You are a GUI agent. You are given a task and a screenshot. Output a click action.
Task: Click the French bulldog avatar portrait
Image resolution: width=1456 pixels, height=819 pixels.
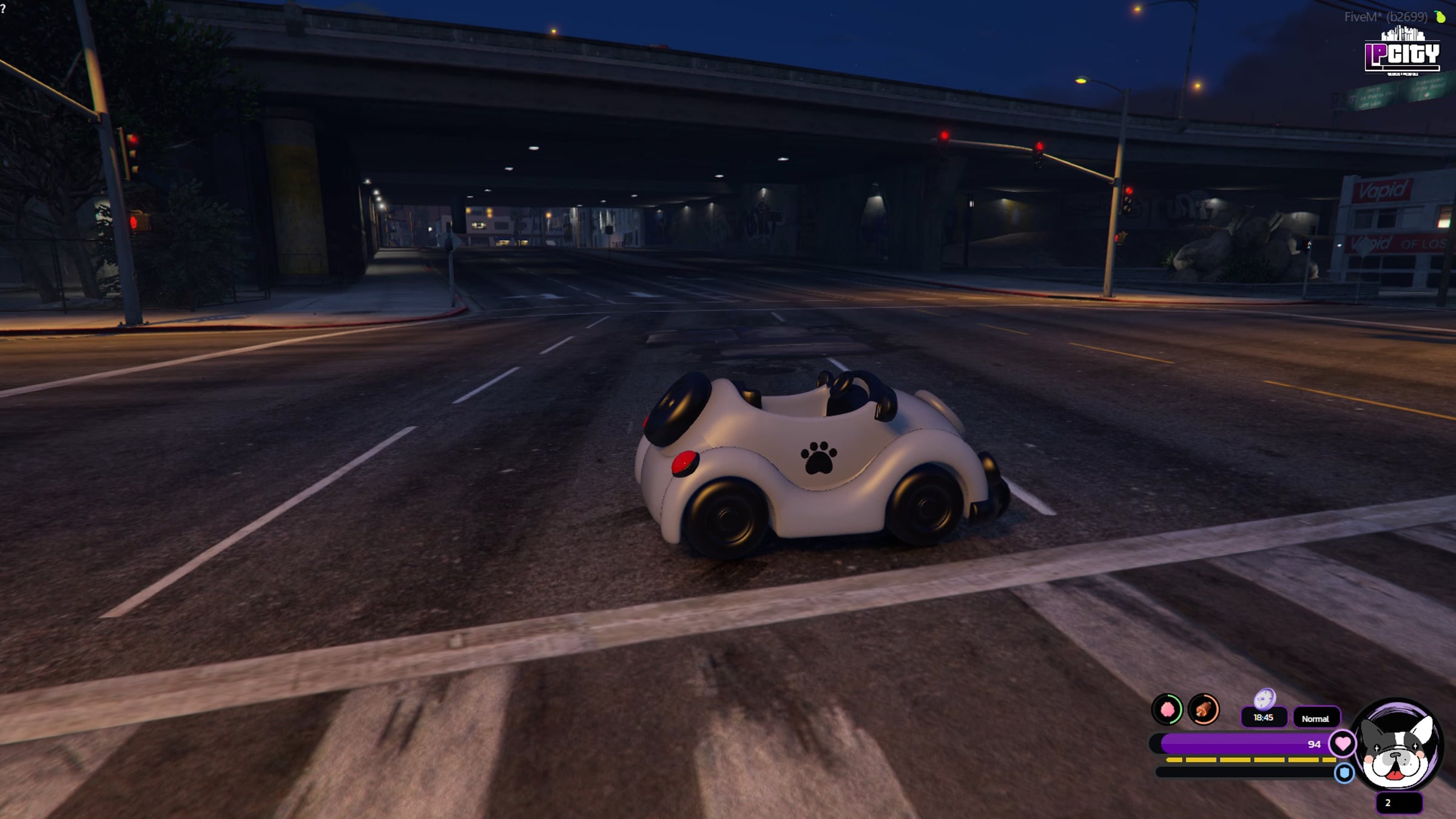[1397, 746]
